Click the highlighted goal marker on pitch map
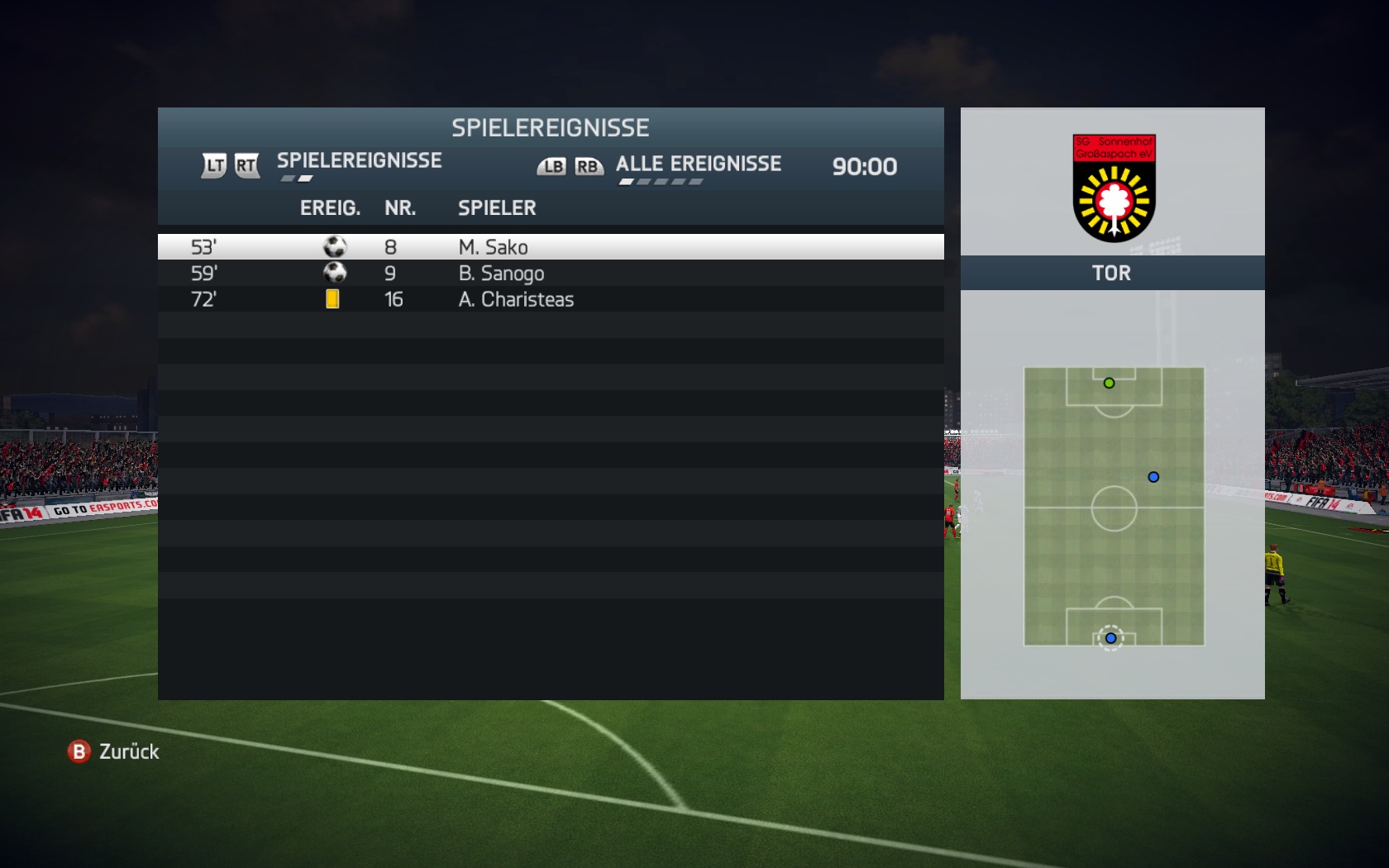 click(1110, 638)
